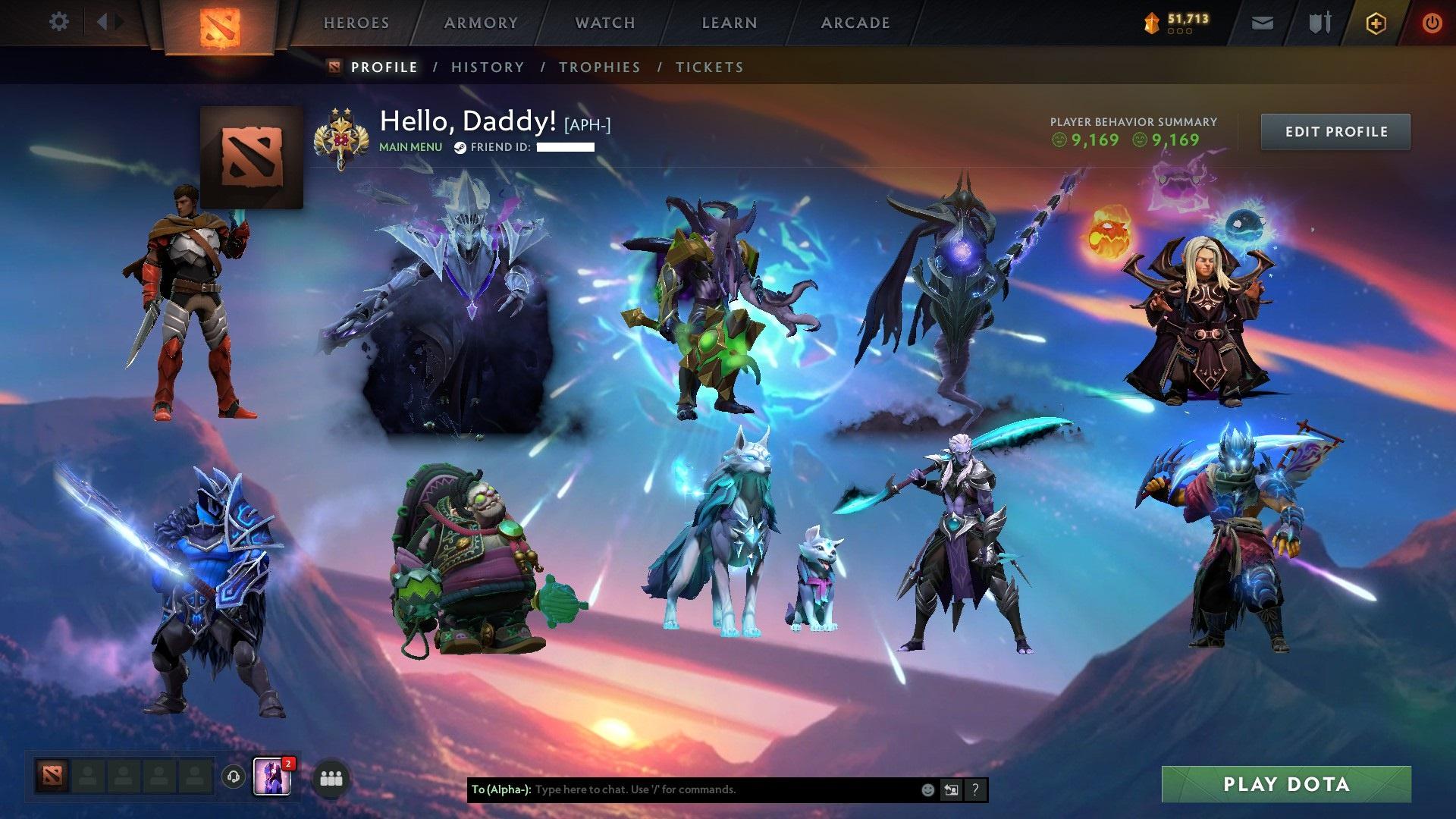Switch to the HISTORY tab
Image resolution: width=1456 pixels, height=819 pixels.
(x=487, y=67)
